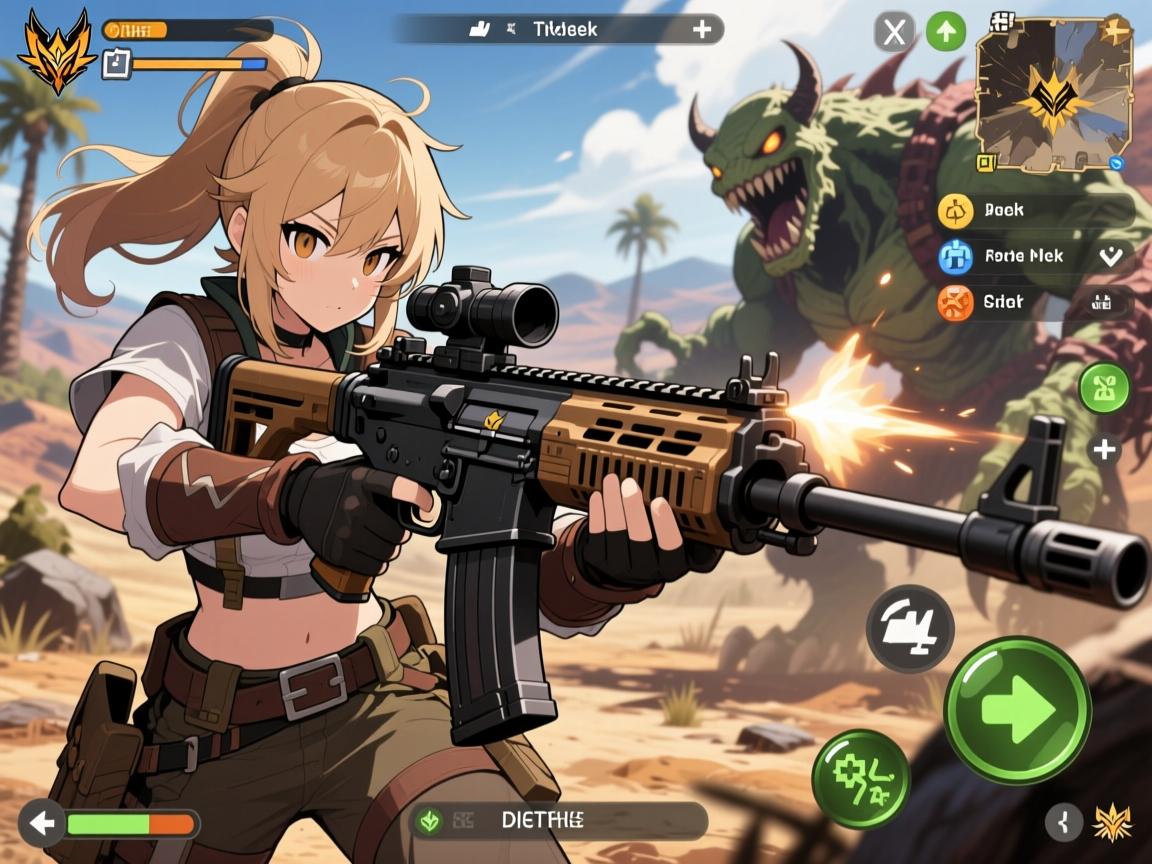The width and height of the screenshot is (1152, 864).
Task: Activate the green rune ability button
Action: (x=860, y=779)
